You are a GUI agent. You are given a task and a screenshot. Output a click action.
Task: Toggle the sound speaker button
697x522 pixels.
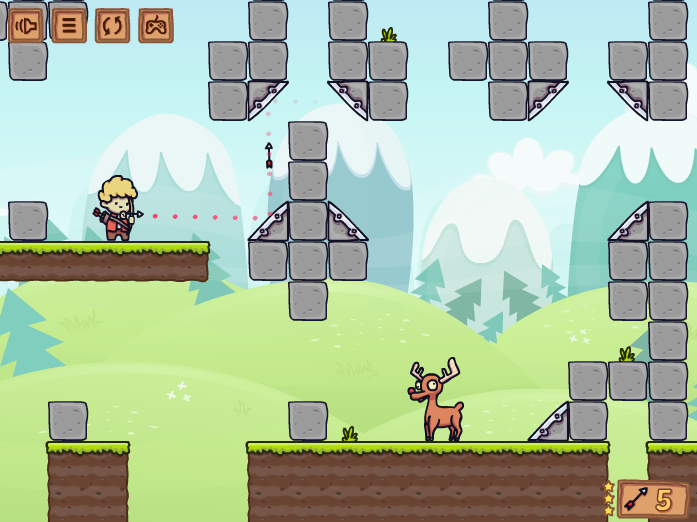click(26, 25)
